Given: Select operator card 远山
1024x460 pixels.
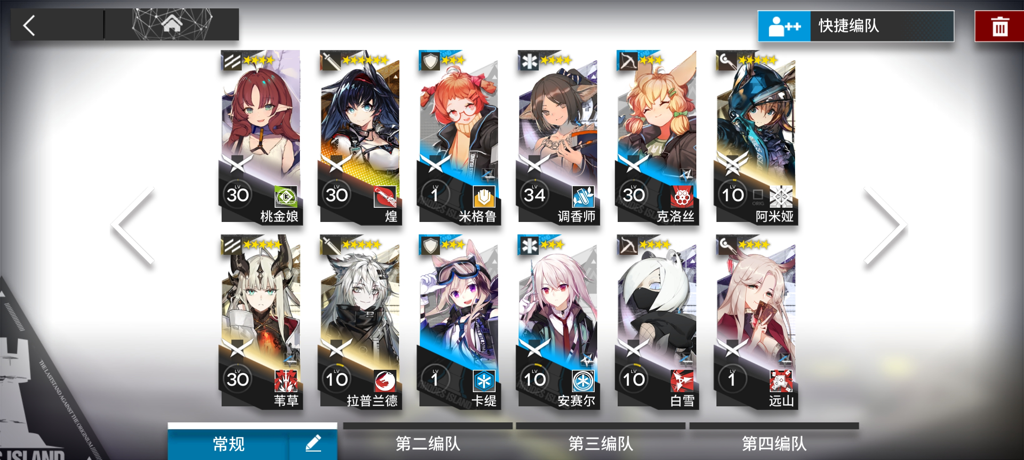Looking at the screenshot, I should pyautogui.click(x=755, y=322).
